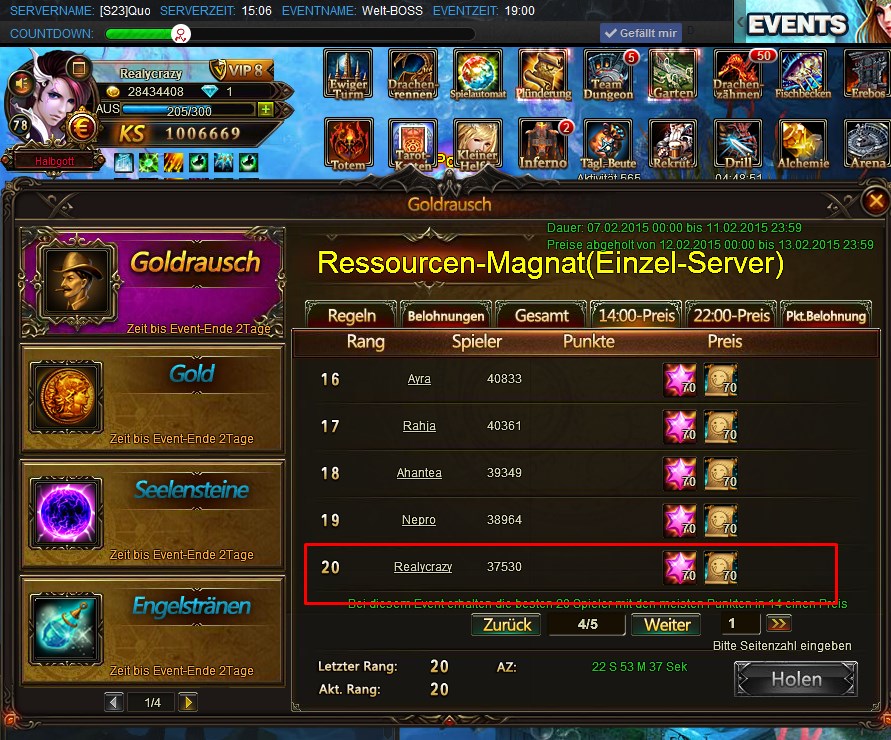Choose the Seelensteine event entry
Viewport: 891px width, 740px height.
tap(152, 514)
